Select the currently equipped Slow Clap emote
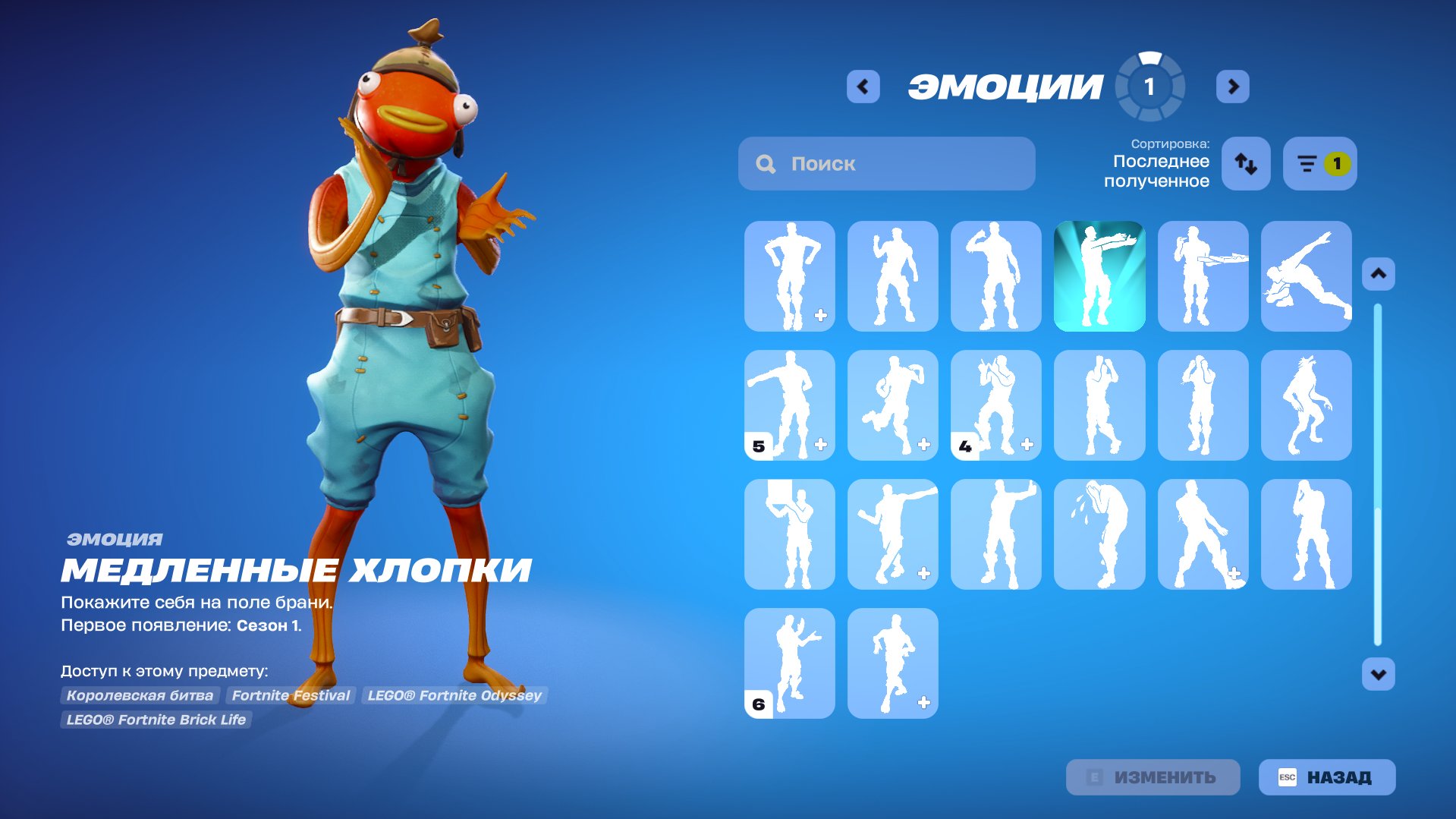Viewport: 1456px width, 819px height. 1099,276
